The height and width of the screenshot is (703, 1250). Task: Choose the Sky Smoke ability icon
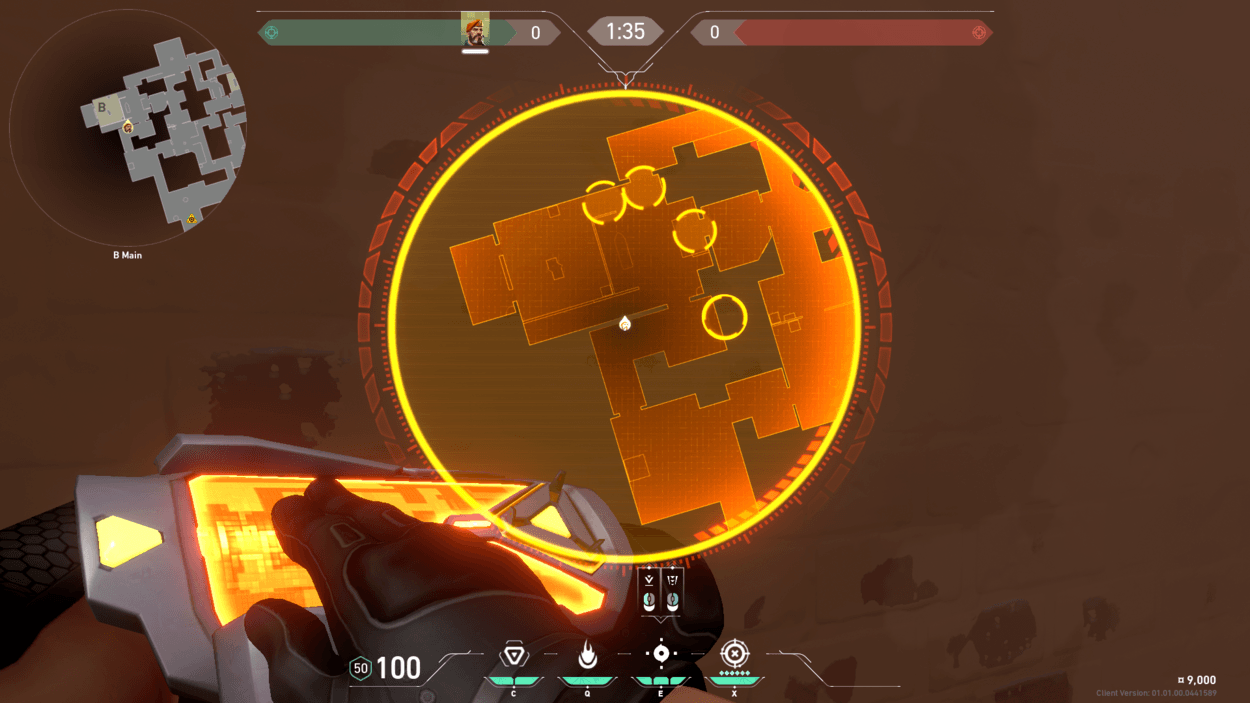click(660, 654)
